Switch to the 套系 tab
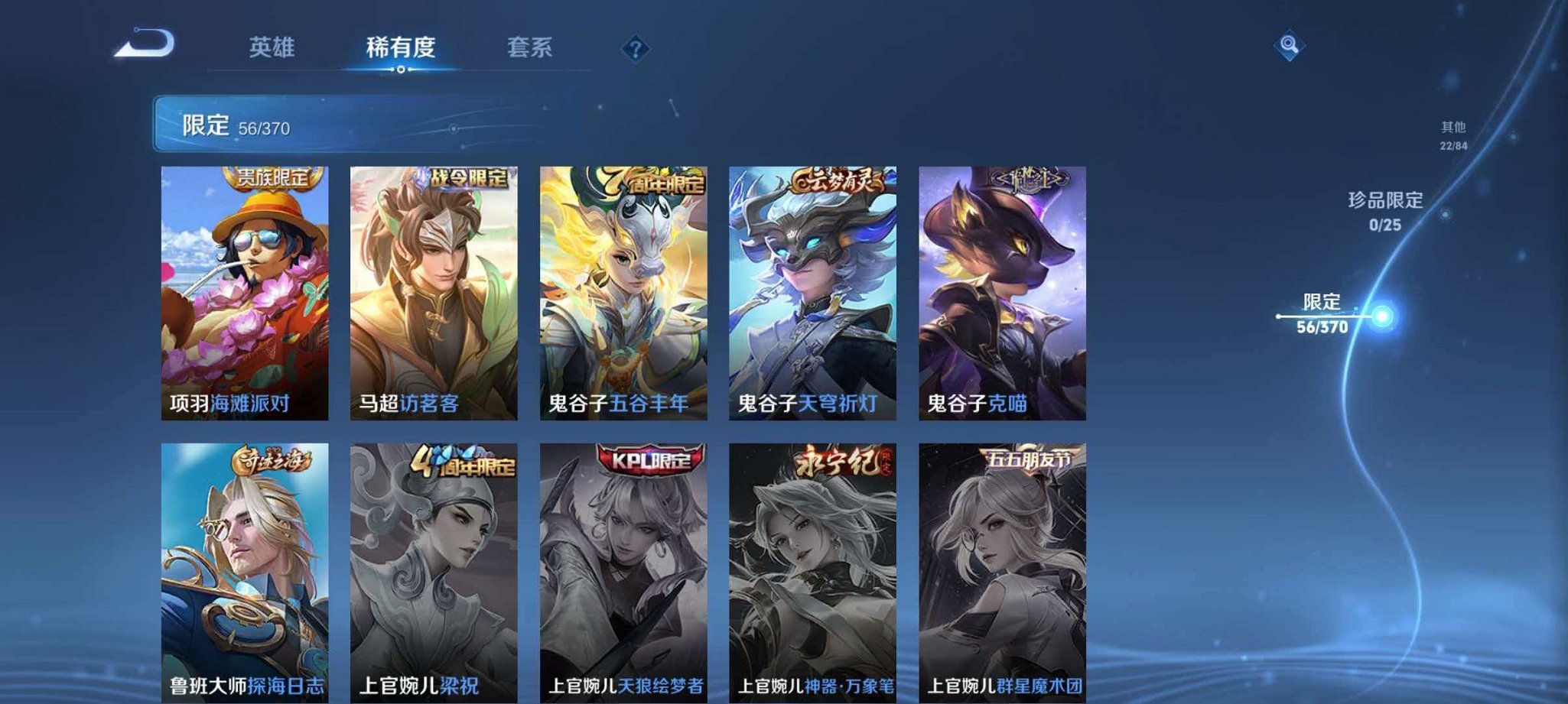Image resolution: width=1568 pixels, height=704 pixels. coord(528,47)
